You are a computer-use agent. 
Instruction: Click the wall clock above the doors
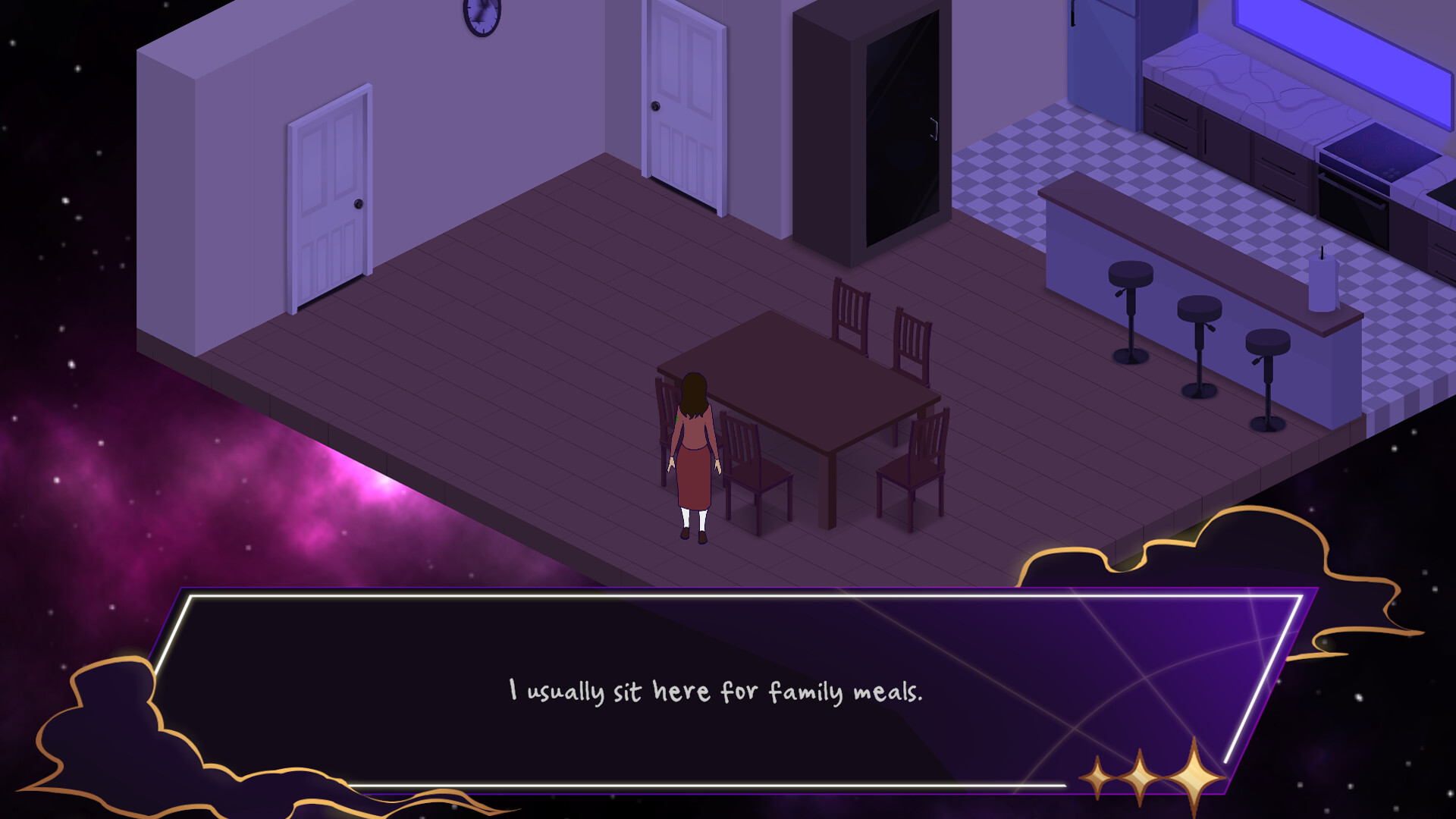479,19
